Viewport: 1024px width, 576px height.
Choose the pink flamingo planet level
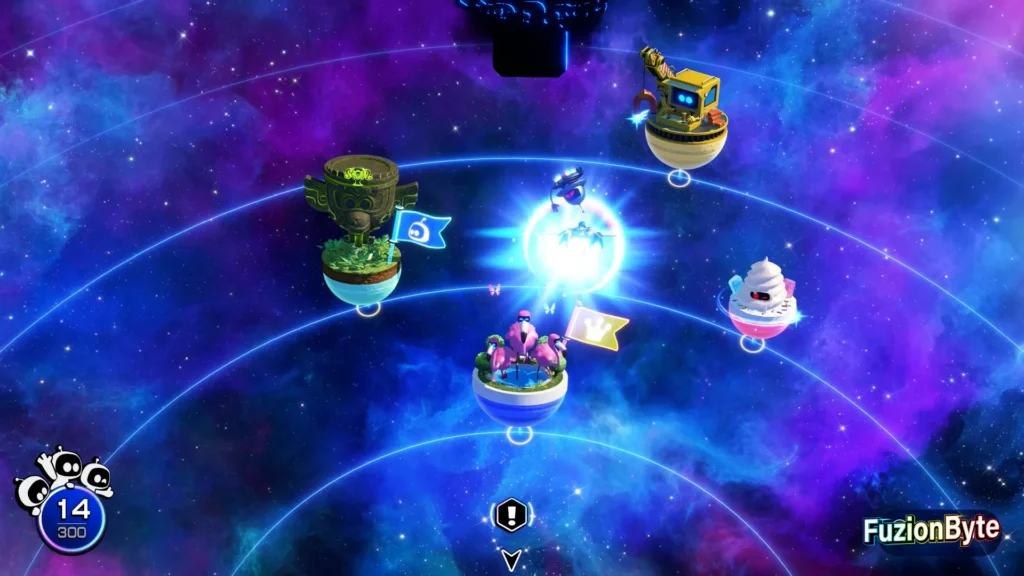[x=520, y=368]
